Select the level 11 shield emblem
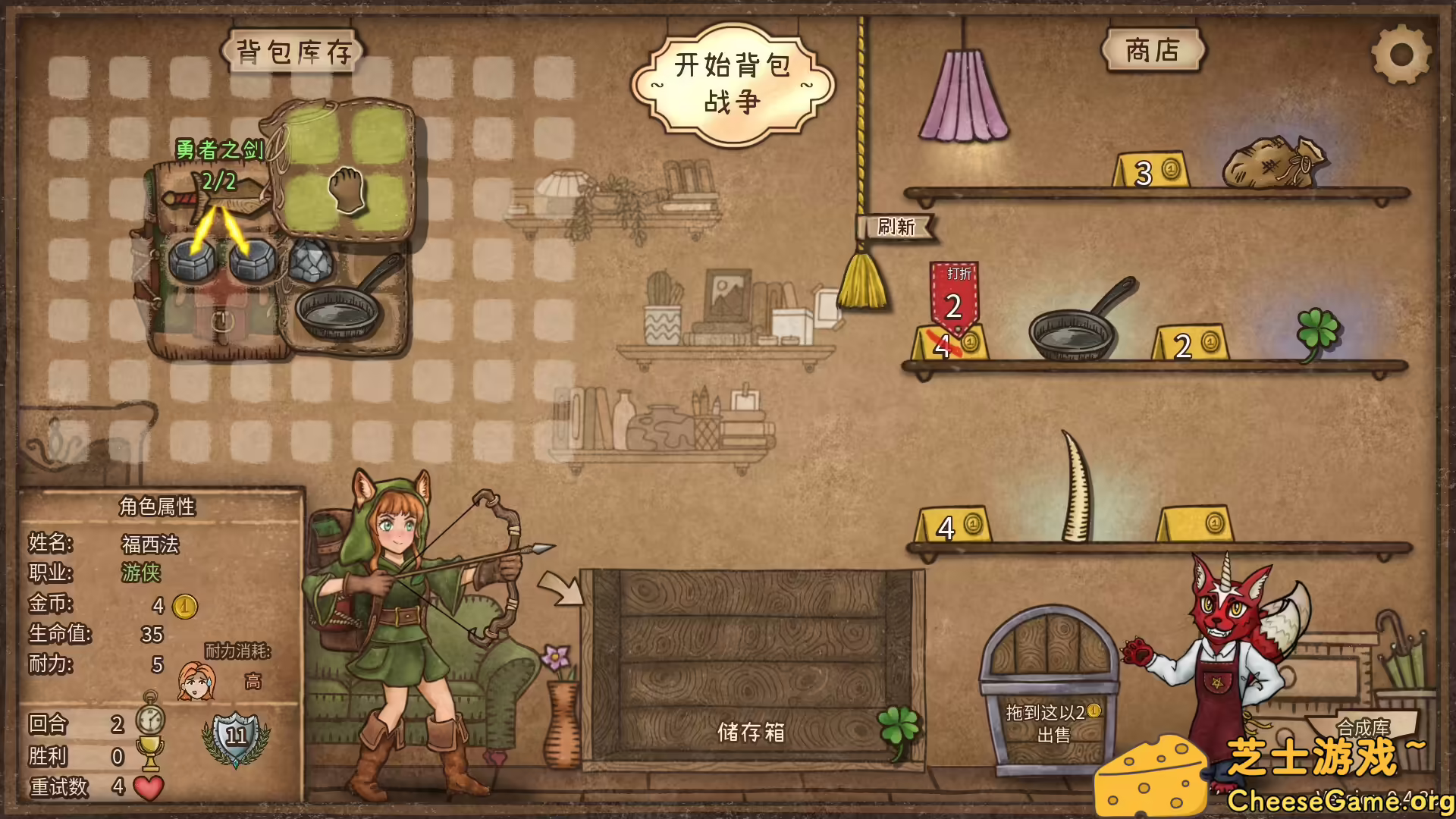 (x=235, y=736)
